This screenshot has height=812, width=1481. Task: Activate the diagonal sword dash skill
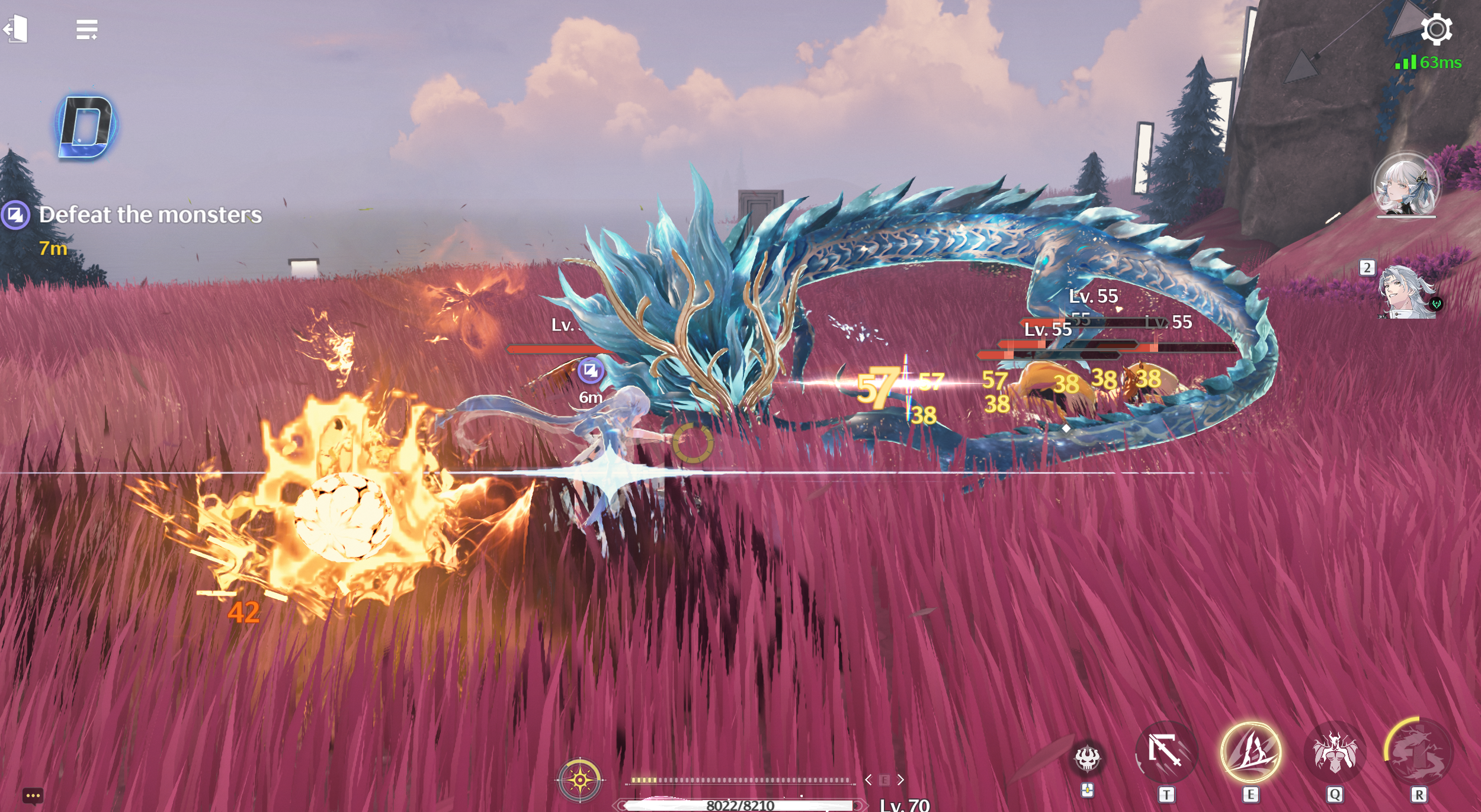(x=1166, y=752)
